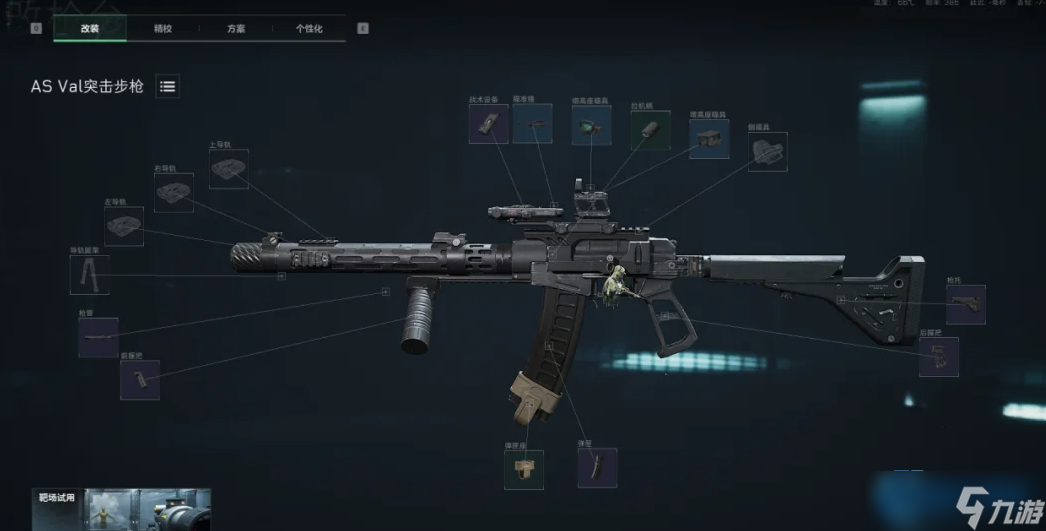
Task: Select the 弹匣 magazine slot
Action: pyautogui.click(x=597, y=468)
